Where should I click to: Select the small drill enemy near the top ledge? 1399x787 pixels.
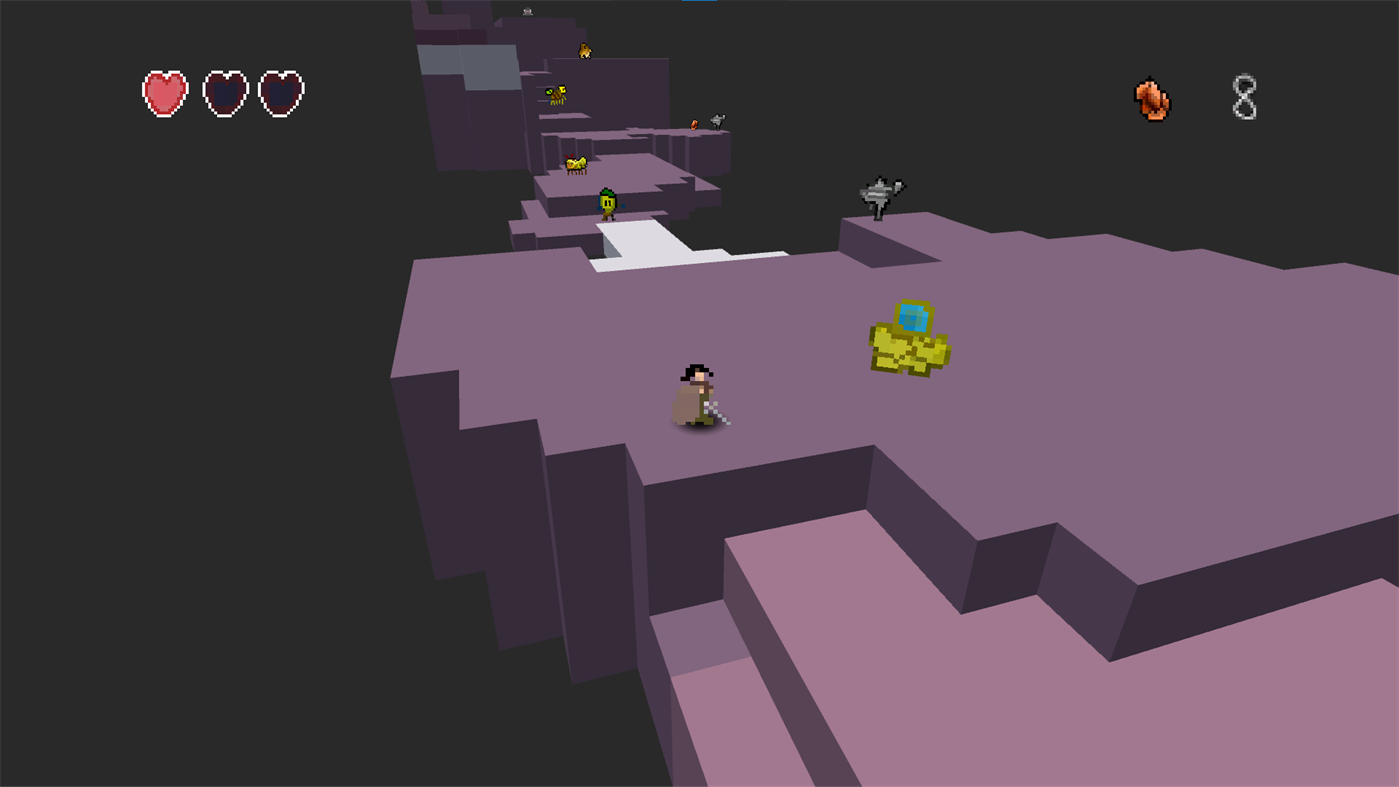coord(717,119)
